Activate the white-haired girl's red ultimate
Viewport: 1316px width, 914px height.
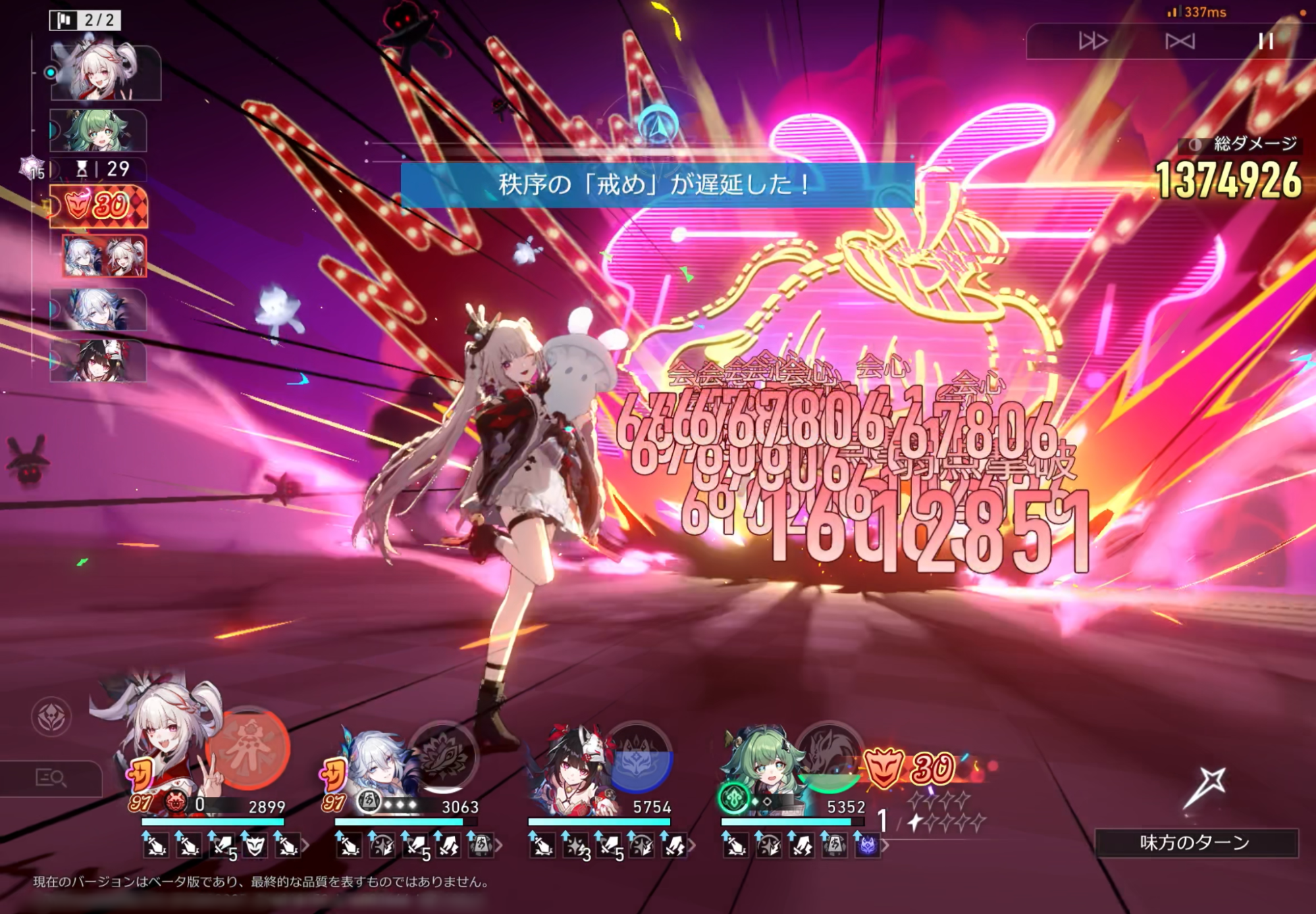click(x=248, y=748)
